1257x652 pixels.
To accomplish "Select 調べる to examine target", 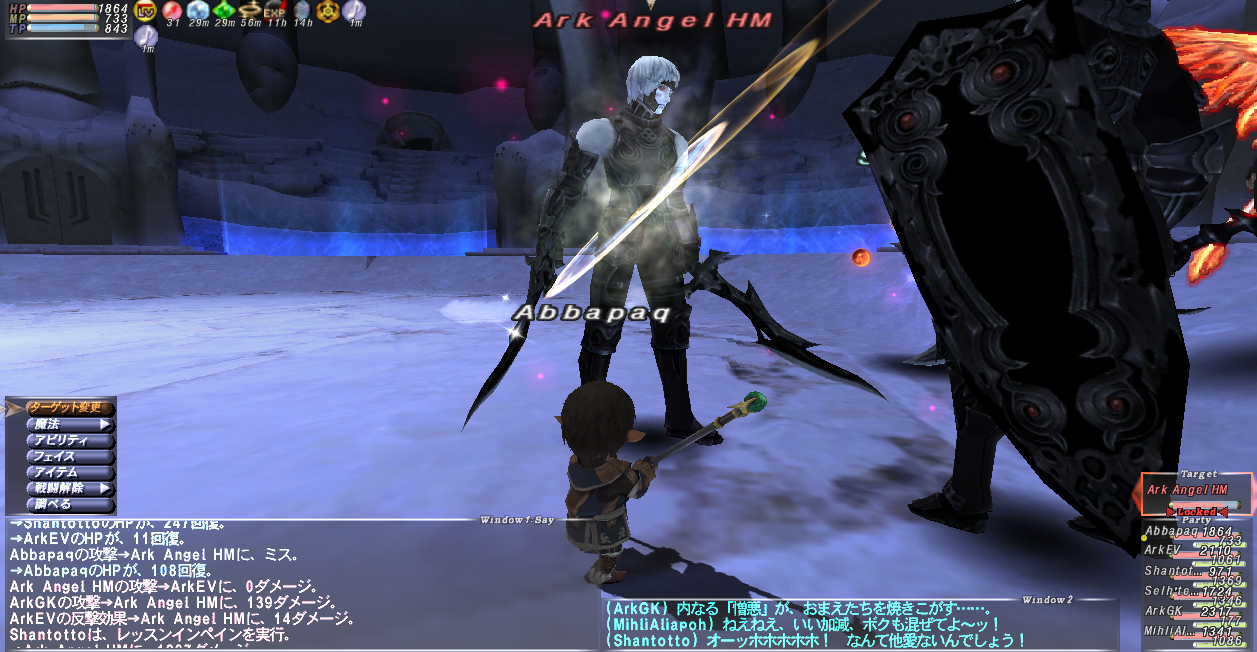I will 68,504.
